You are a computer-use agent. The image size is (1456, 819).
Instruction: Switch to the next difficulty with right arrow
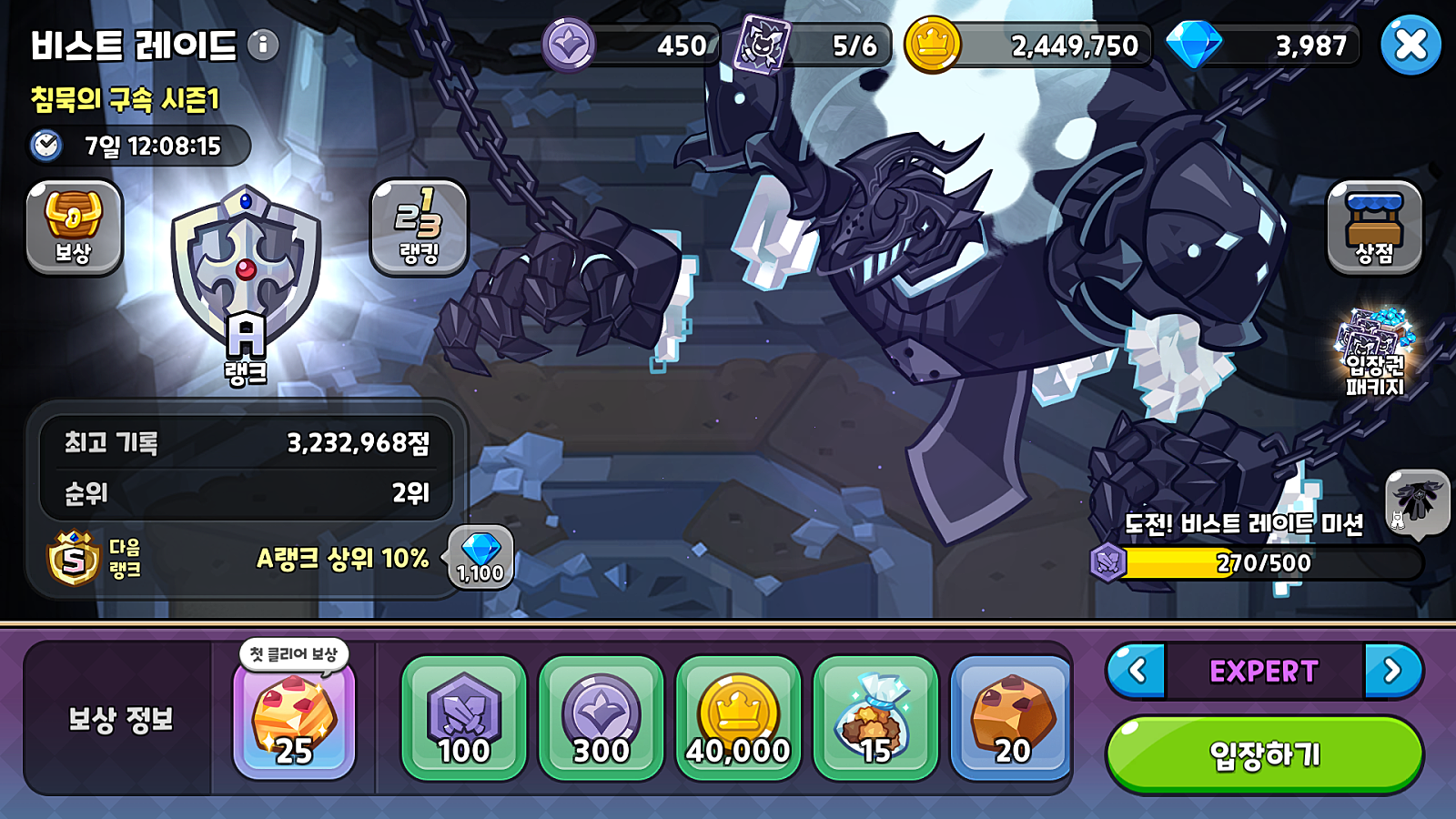(1392, 672)
